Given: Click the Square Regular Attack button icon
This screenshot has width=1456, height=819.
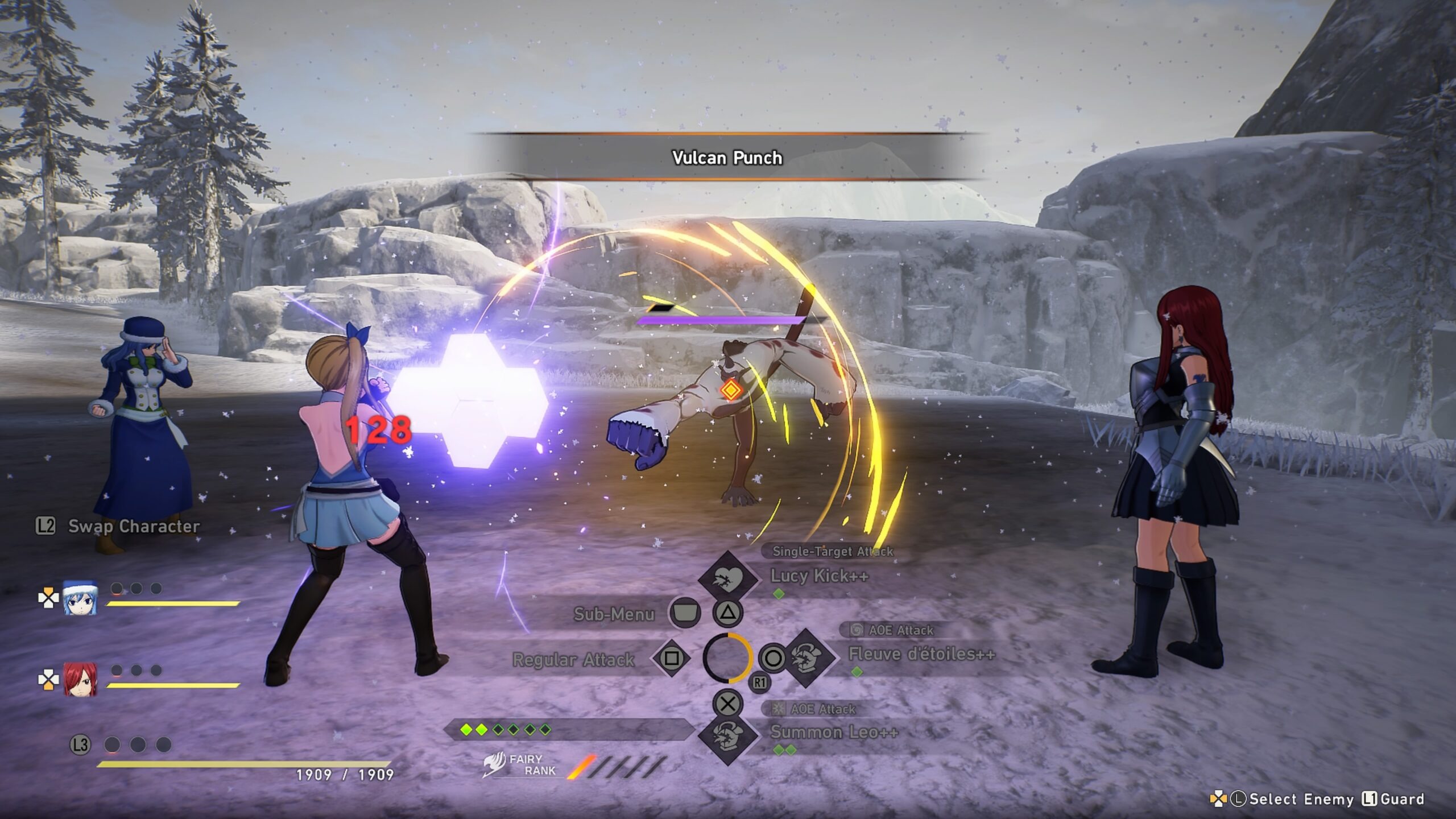Looking at the screenshot, I should point(673,660).
